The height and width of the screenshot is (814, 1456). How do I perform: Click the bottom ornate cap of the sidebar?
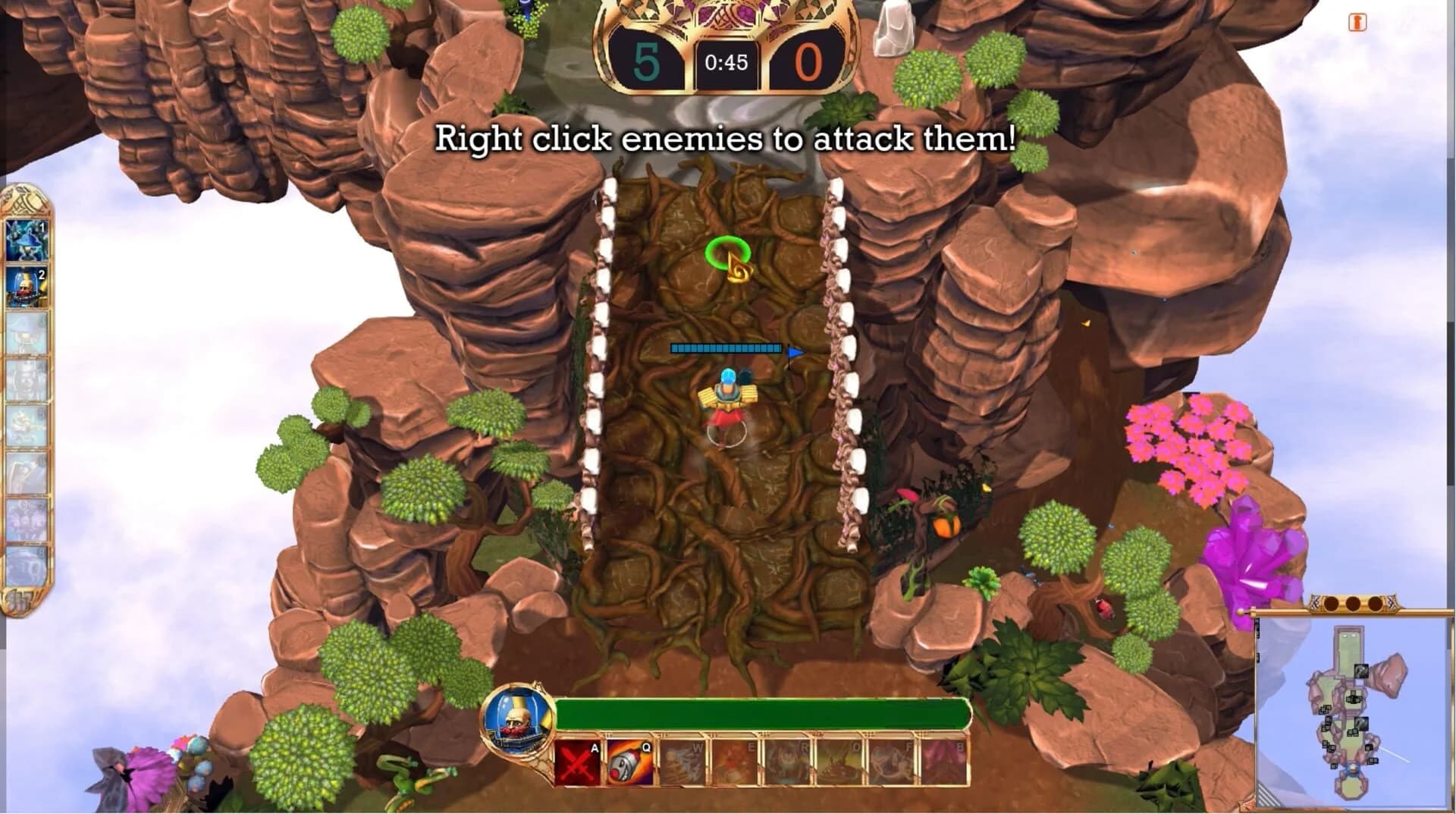20,599
